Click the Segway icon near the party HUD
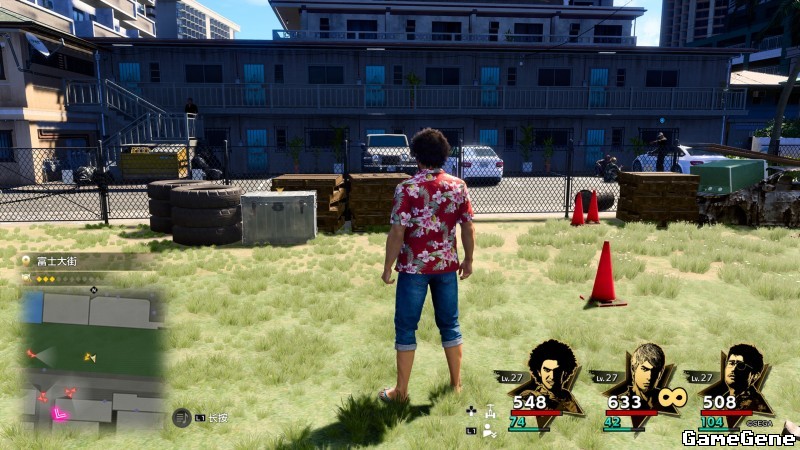The height and width of the screenshot is (450, 800). 490,410
